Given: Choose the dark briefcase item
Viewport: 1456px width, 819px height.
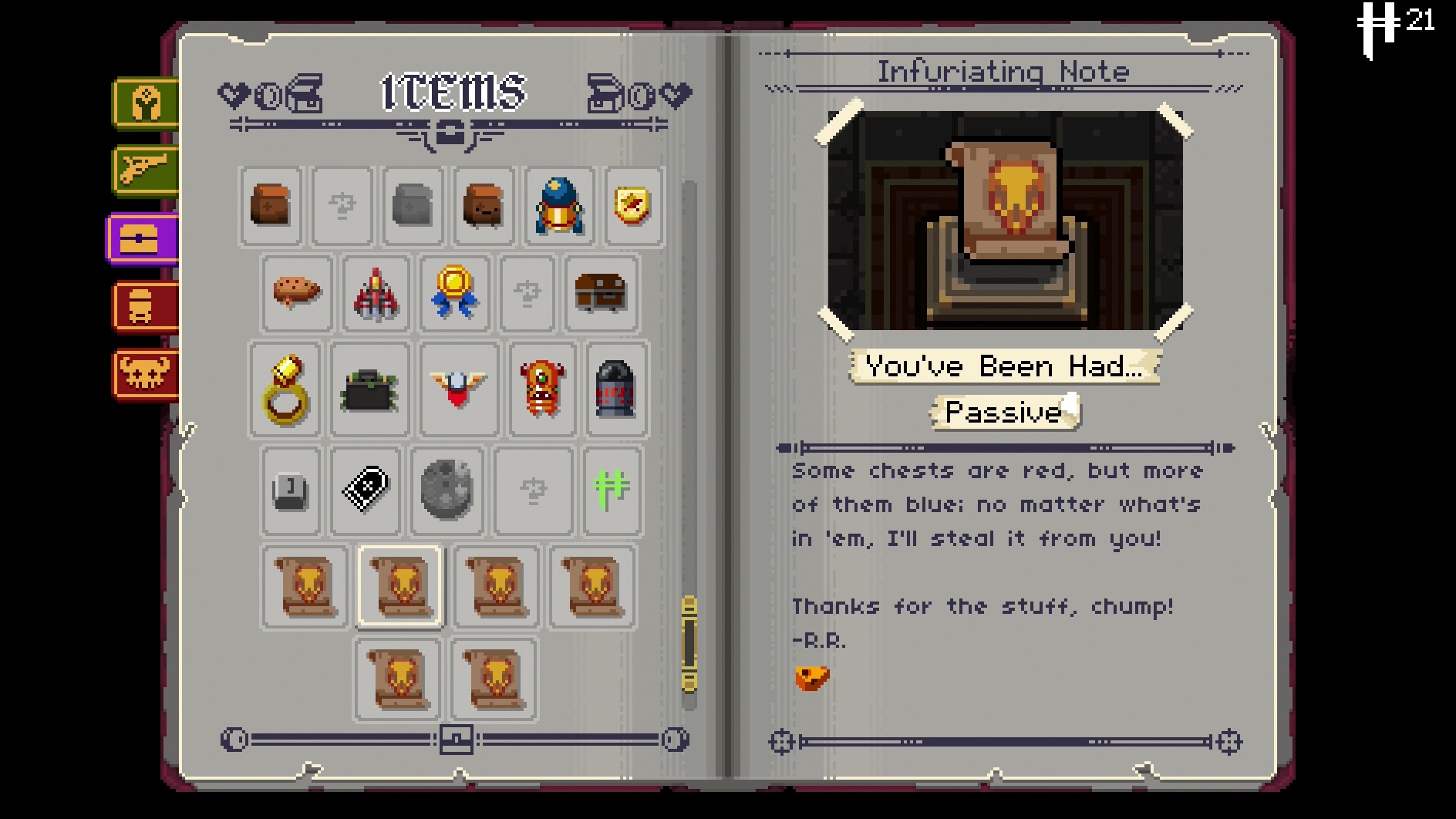Looking at the screenshot, I should (x=369, y=389).
